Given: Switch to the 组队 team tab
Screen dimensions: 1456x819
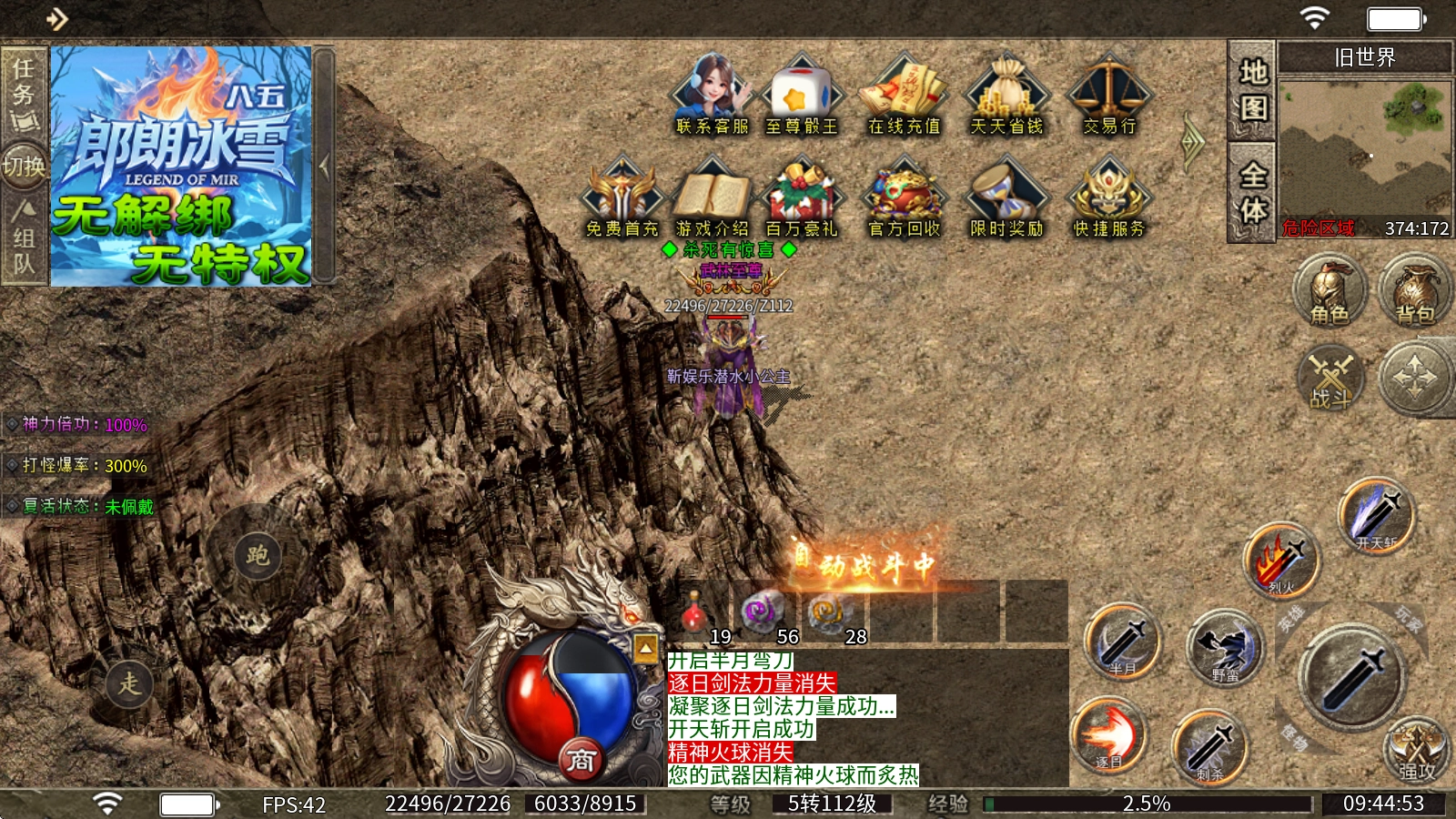Looking at the screenshot, I should [24, 238].
